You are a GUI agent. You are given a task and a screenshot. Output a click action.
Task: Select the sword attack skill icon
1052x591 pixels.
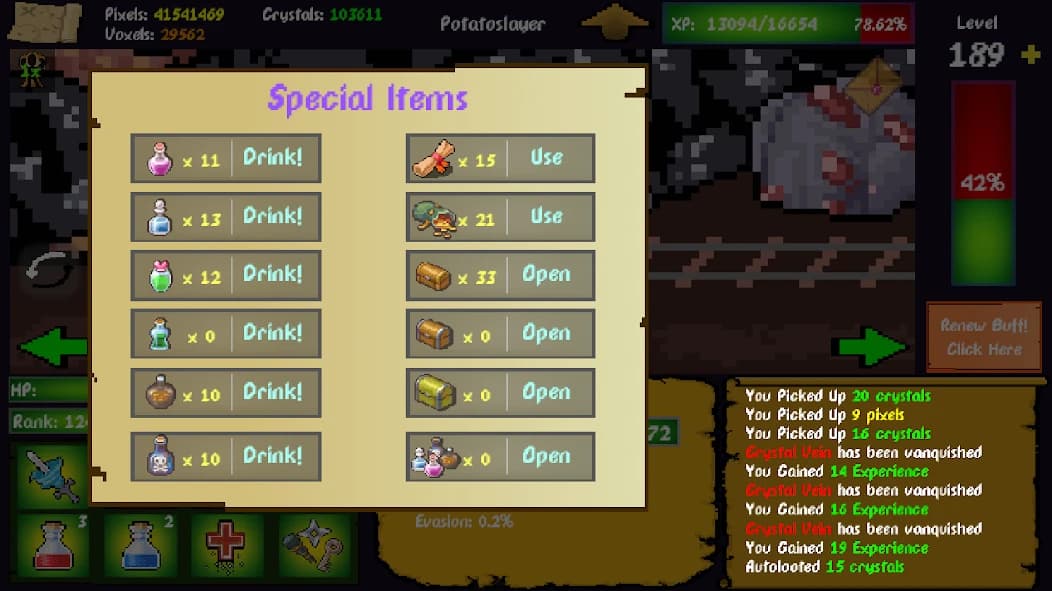click(52, 475)
